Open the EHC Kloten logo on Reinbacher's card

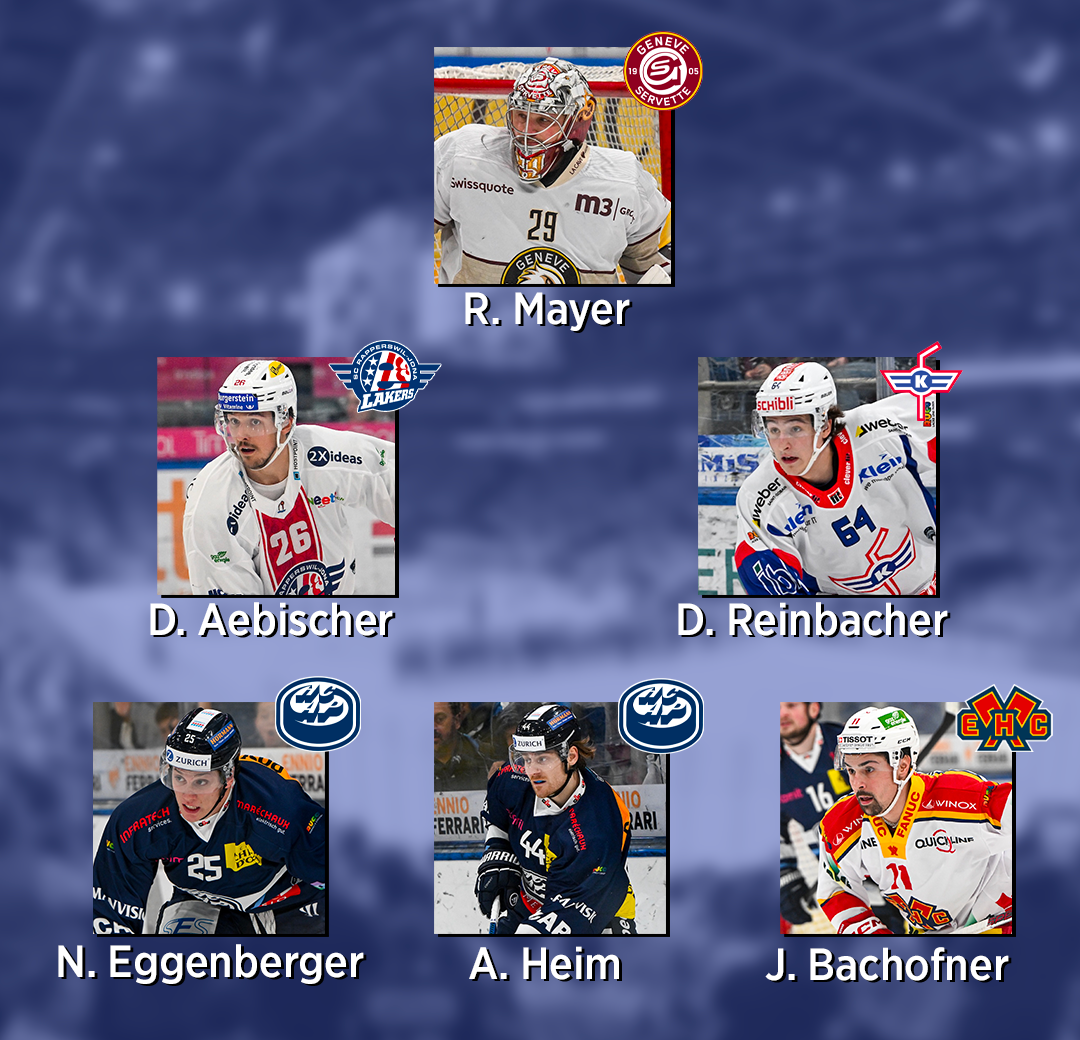[921, 381]
